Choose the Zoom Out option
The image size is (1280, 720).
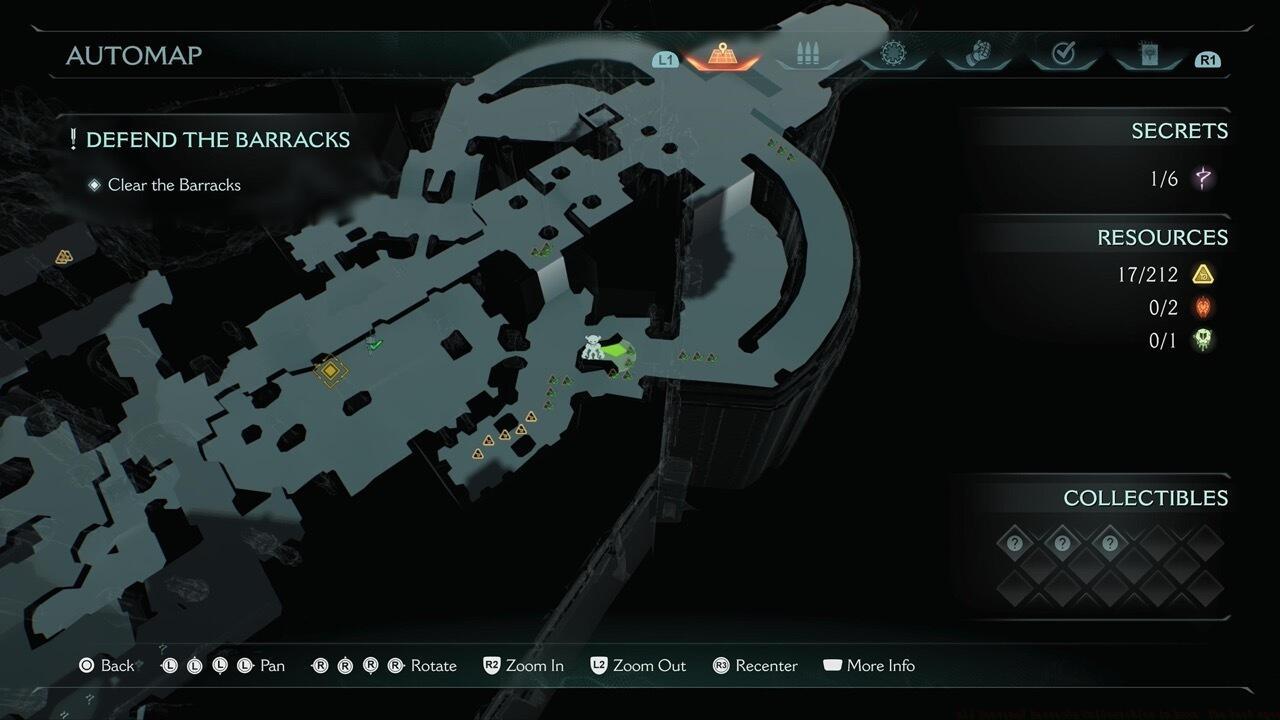(x=638, y=666)
